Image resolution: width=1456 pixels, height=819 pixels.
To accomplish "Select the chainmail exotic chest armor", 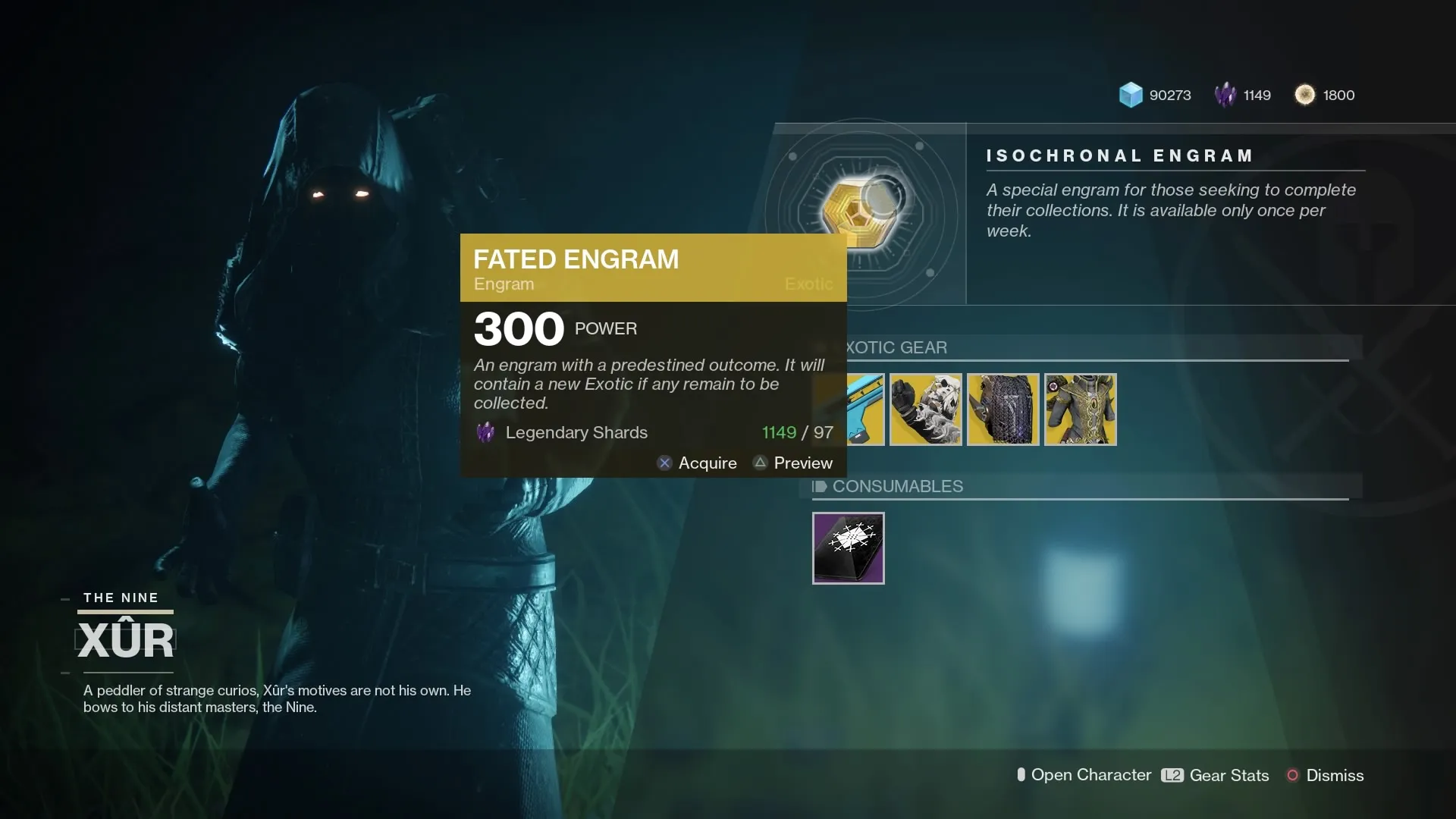I will coord(1002,409).
